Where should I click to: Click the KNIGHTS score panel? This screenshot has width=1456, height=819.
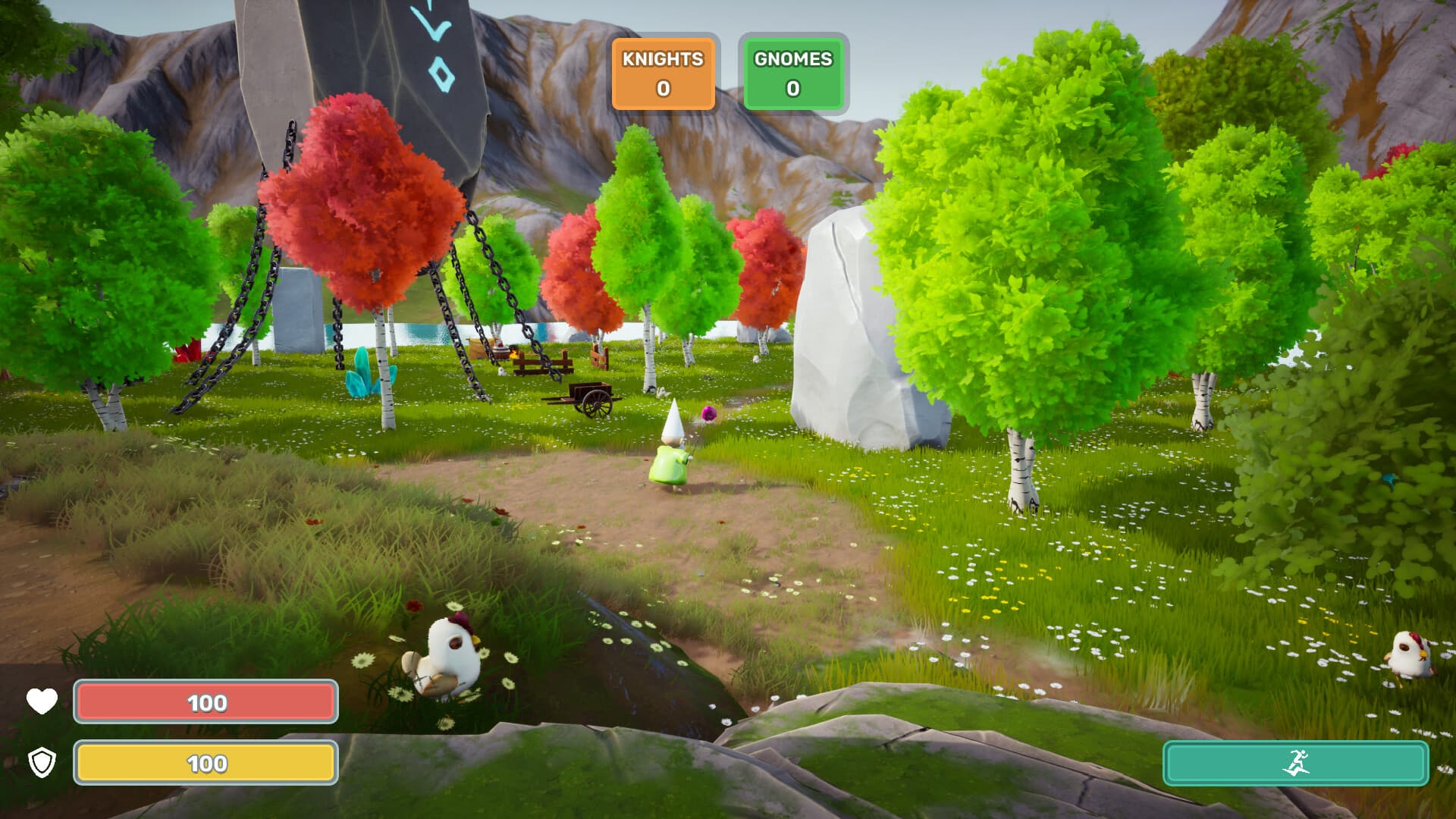click(x=663, y=74)
